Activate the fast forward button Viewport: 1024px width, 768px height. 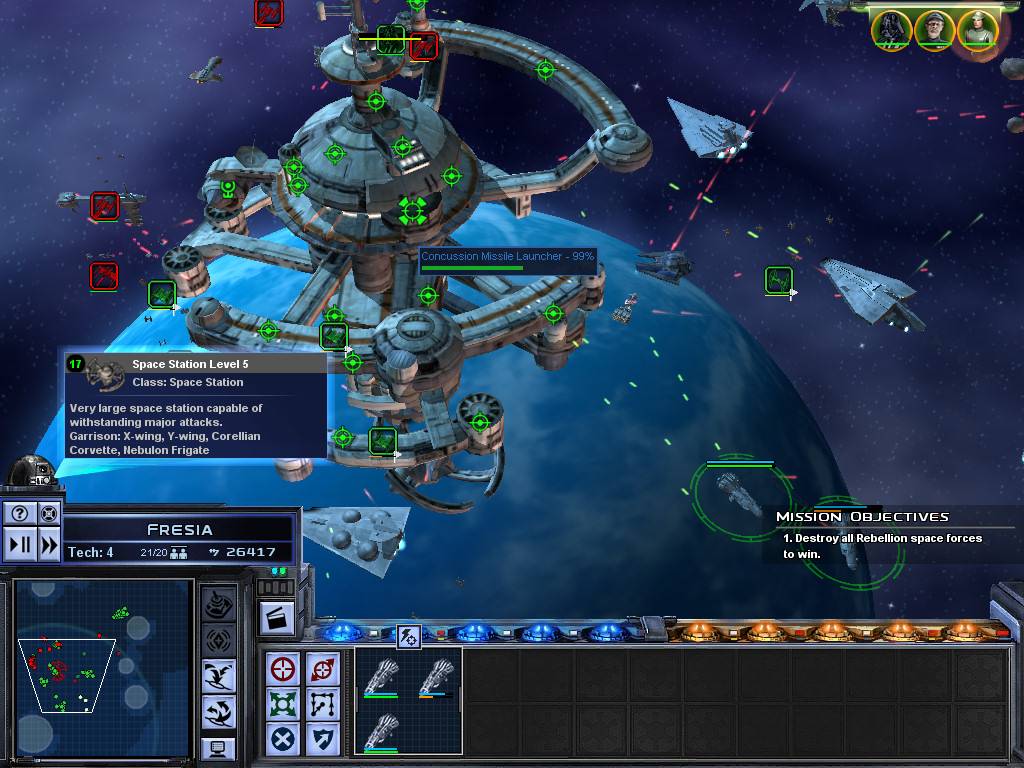click(48, 545)
